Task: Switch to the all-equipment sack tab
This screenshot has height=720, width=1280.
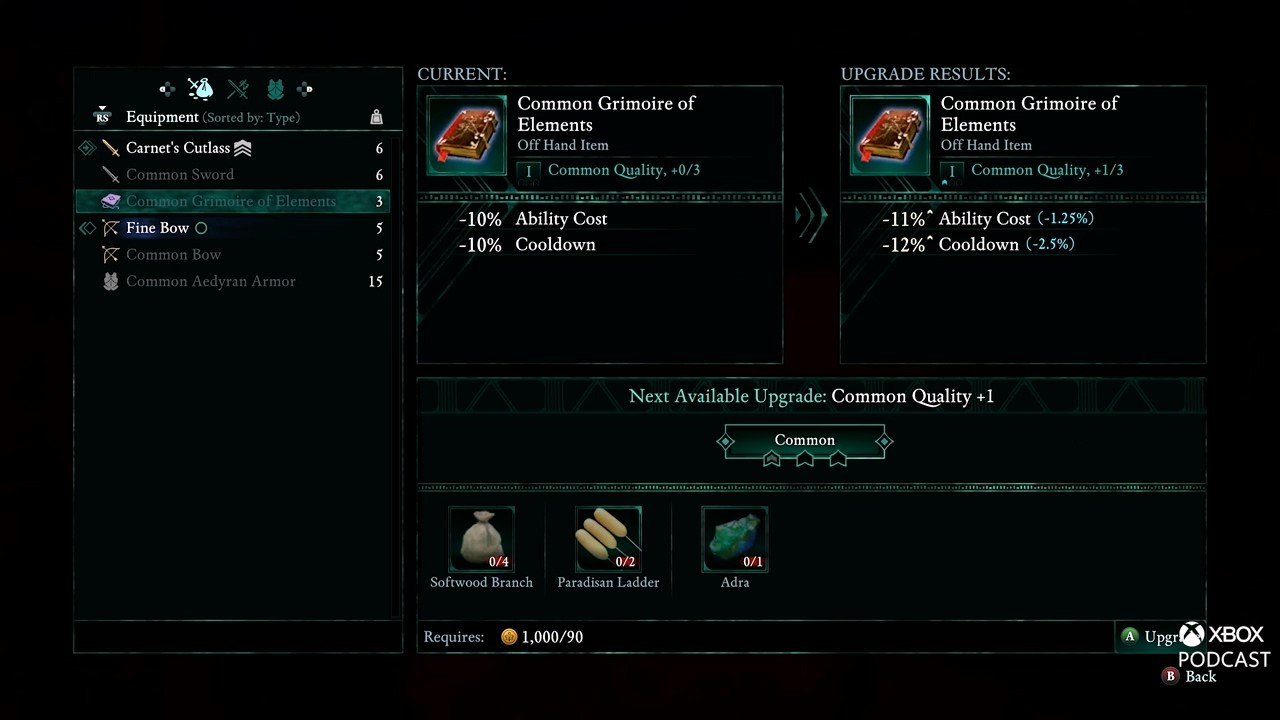Action: [201, 89]
